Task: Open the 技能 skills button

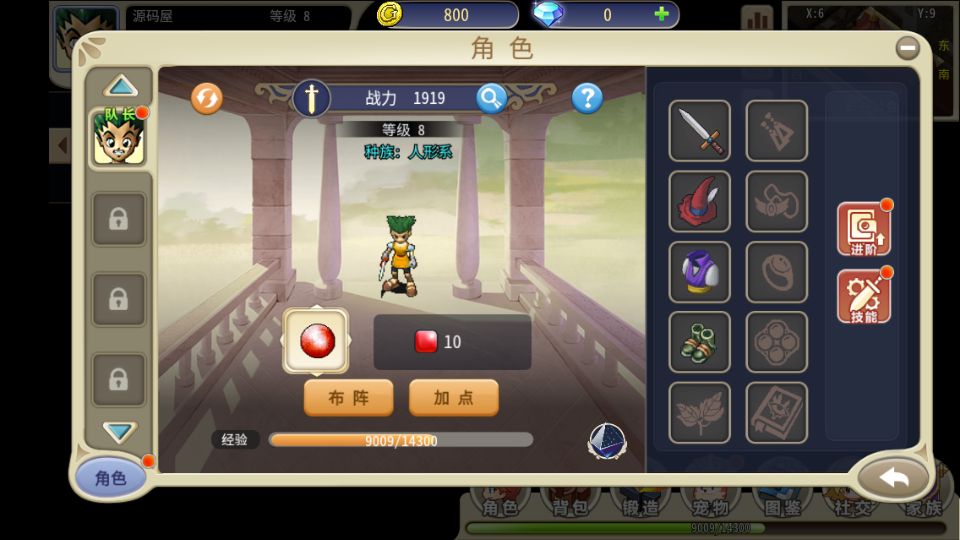Action: coord(863,297)
